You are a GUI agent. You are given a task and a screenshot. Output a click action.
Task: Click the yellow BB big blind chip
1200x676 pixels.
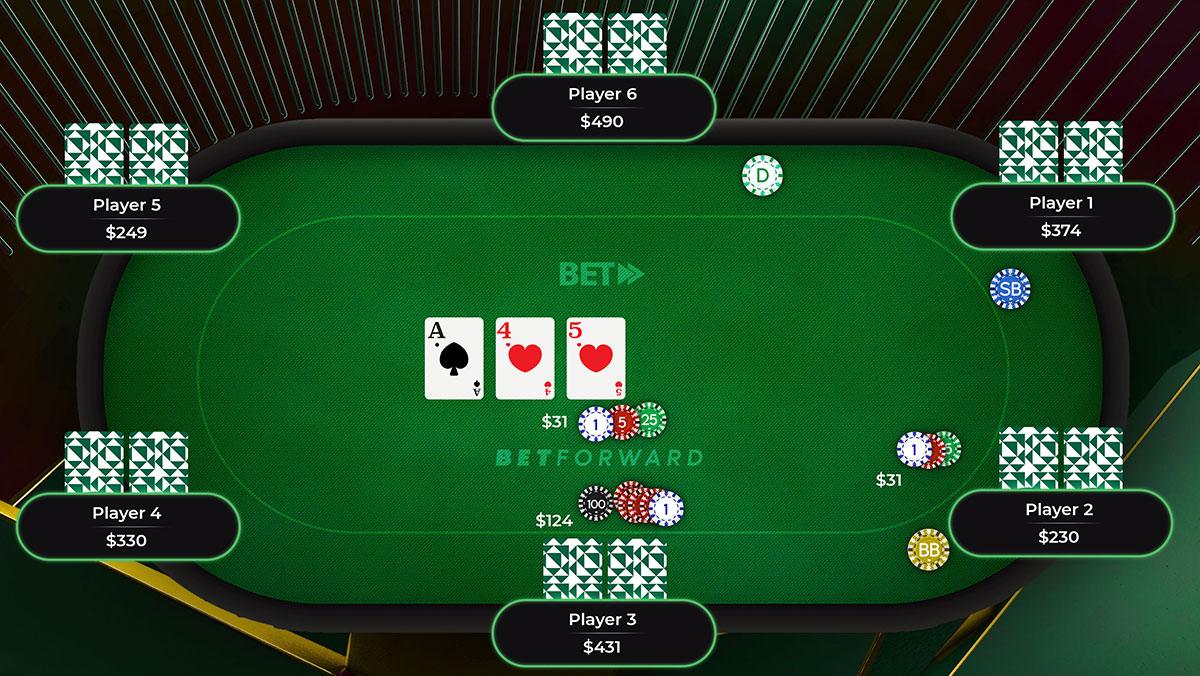pos(928,549)
